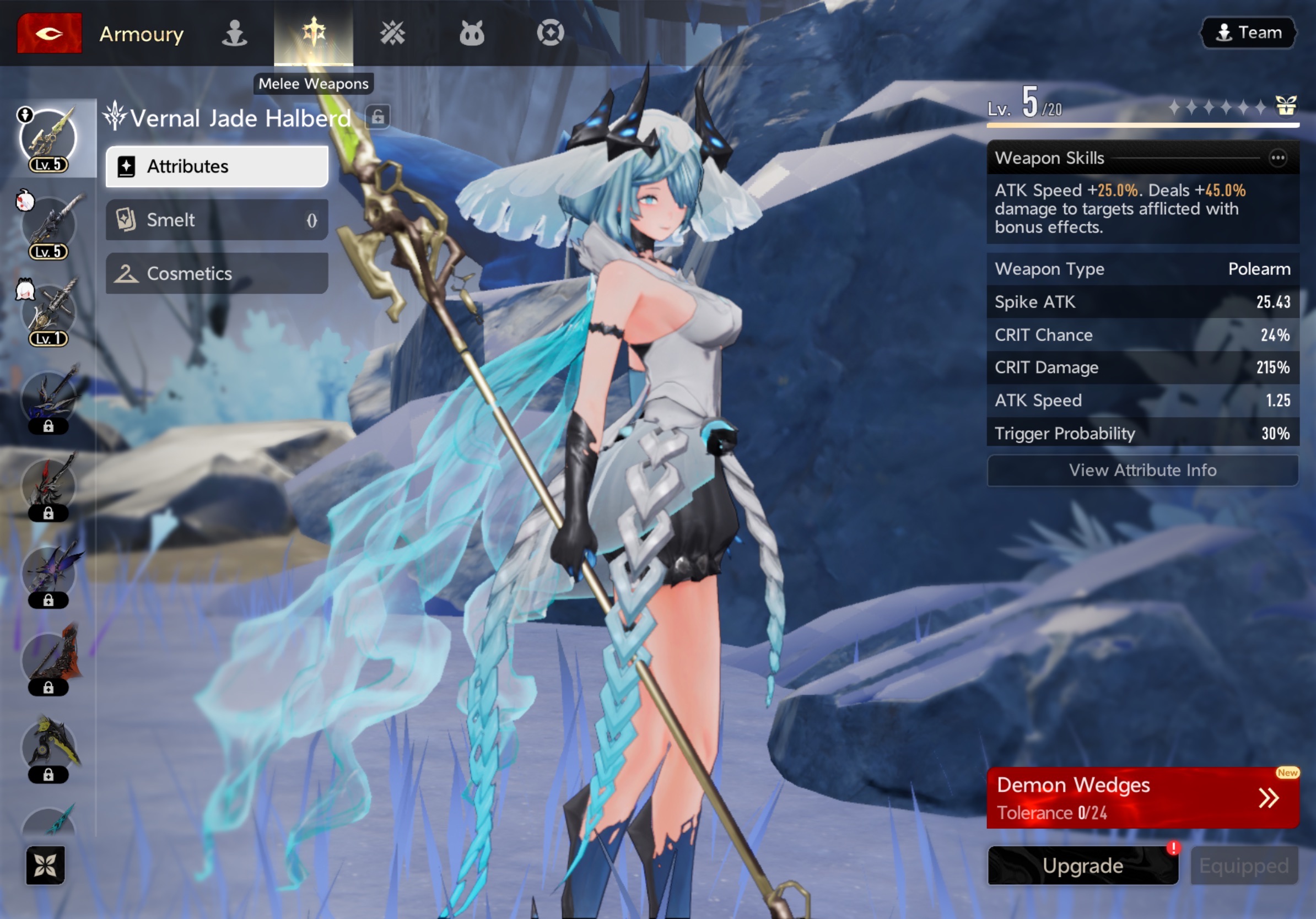Upgrade the weapon
Image resolution: width=1316 pixels, height=919 pixels.
click(x=1083, y=865)
